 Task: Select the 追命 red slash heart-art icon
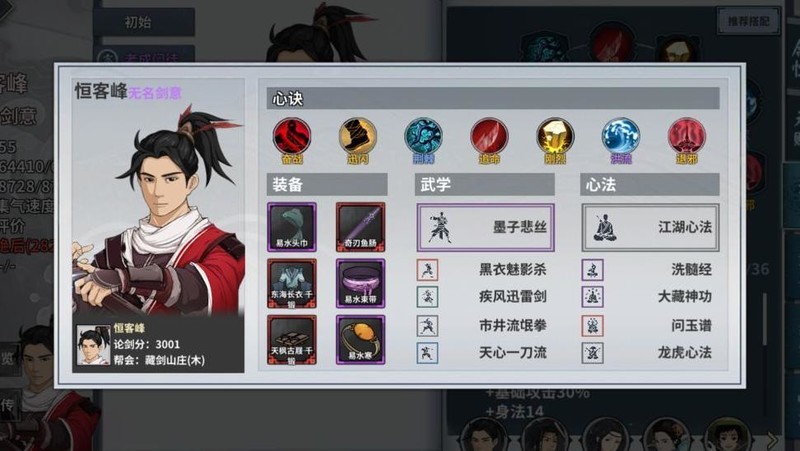pyautogui.click(x=489, y=136)
